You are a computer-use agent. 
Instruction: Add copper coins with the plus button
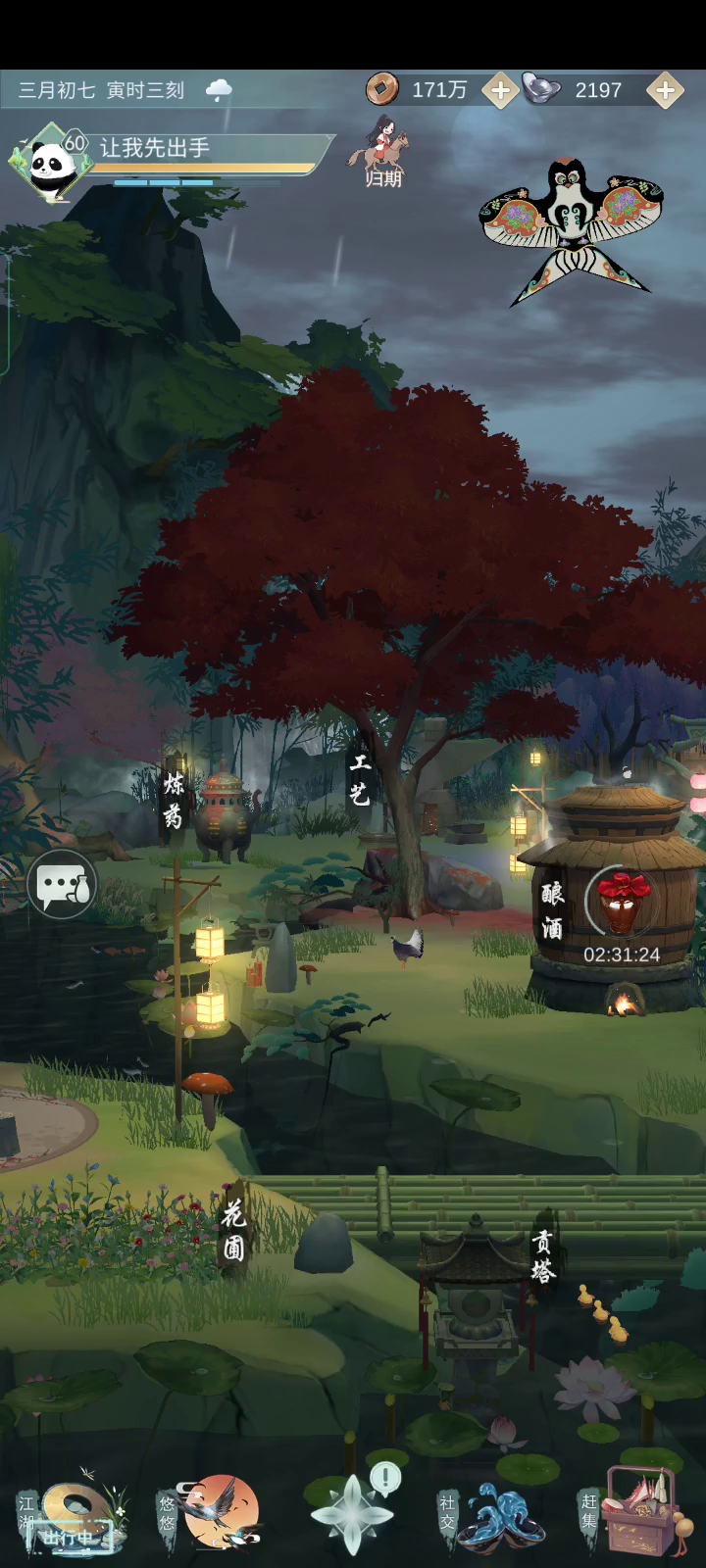(499, 91)
